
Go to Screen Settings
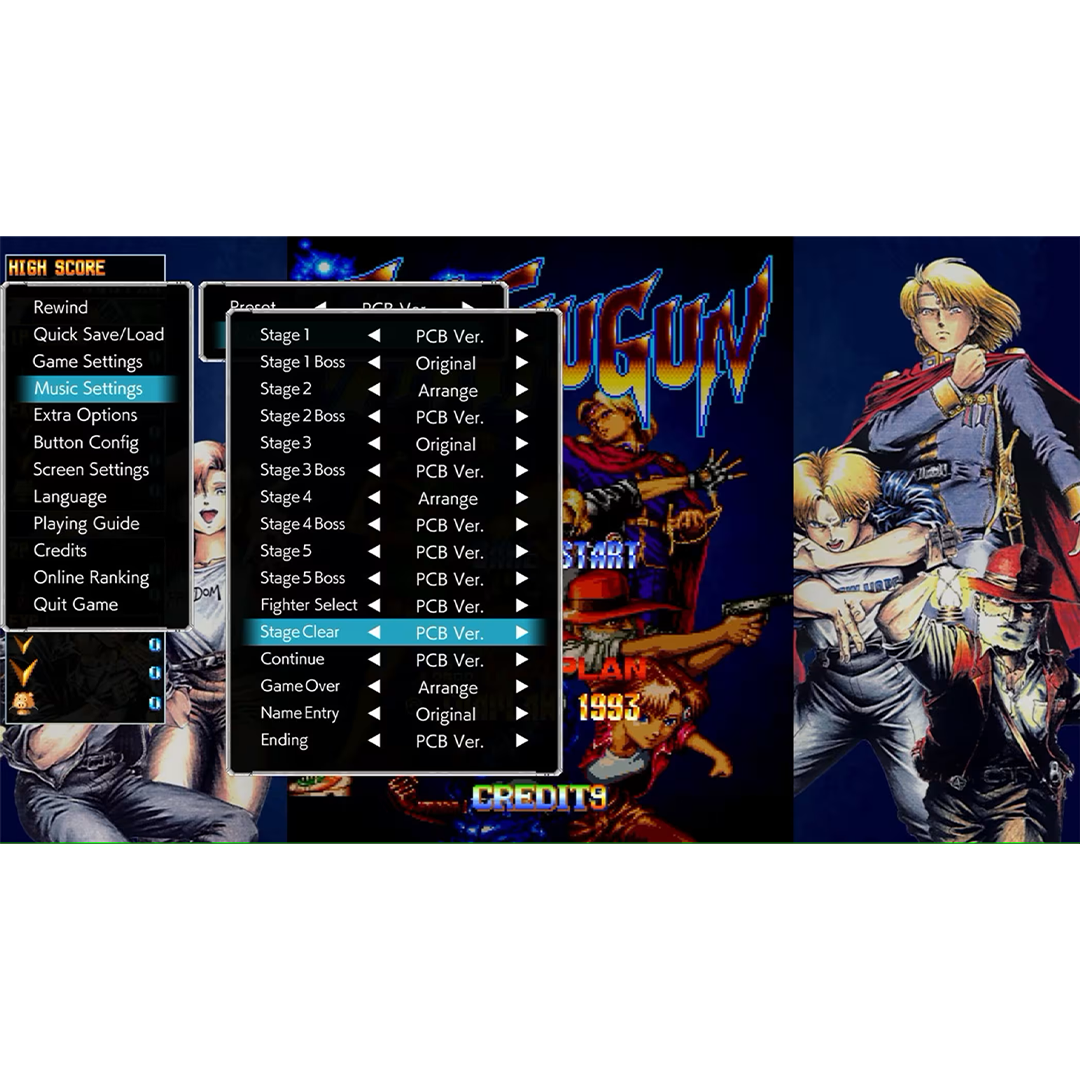91,469
